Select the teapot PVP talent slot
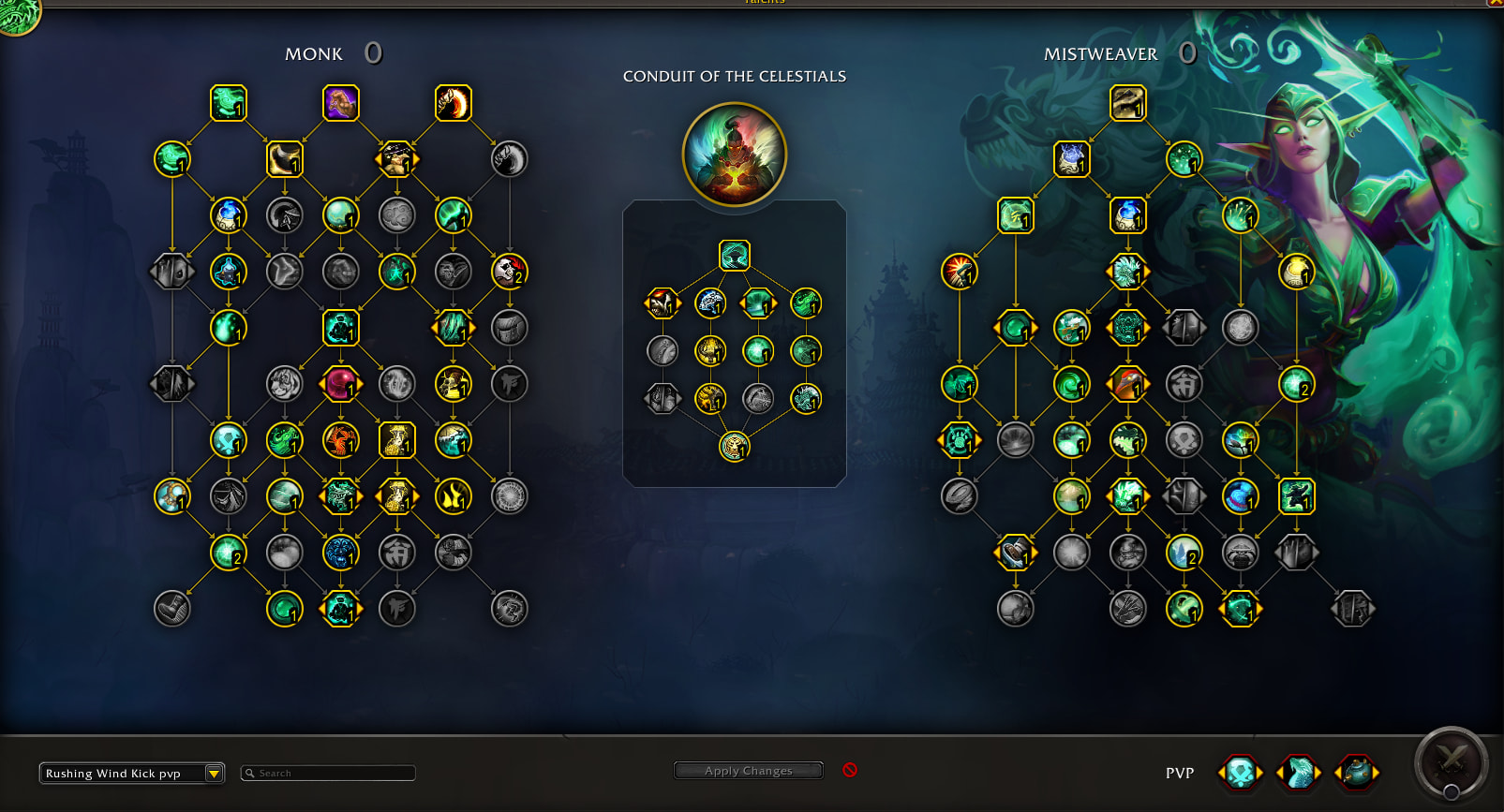1504x812 pixels. click(x=1356, y=774)
